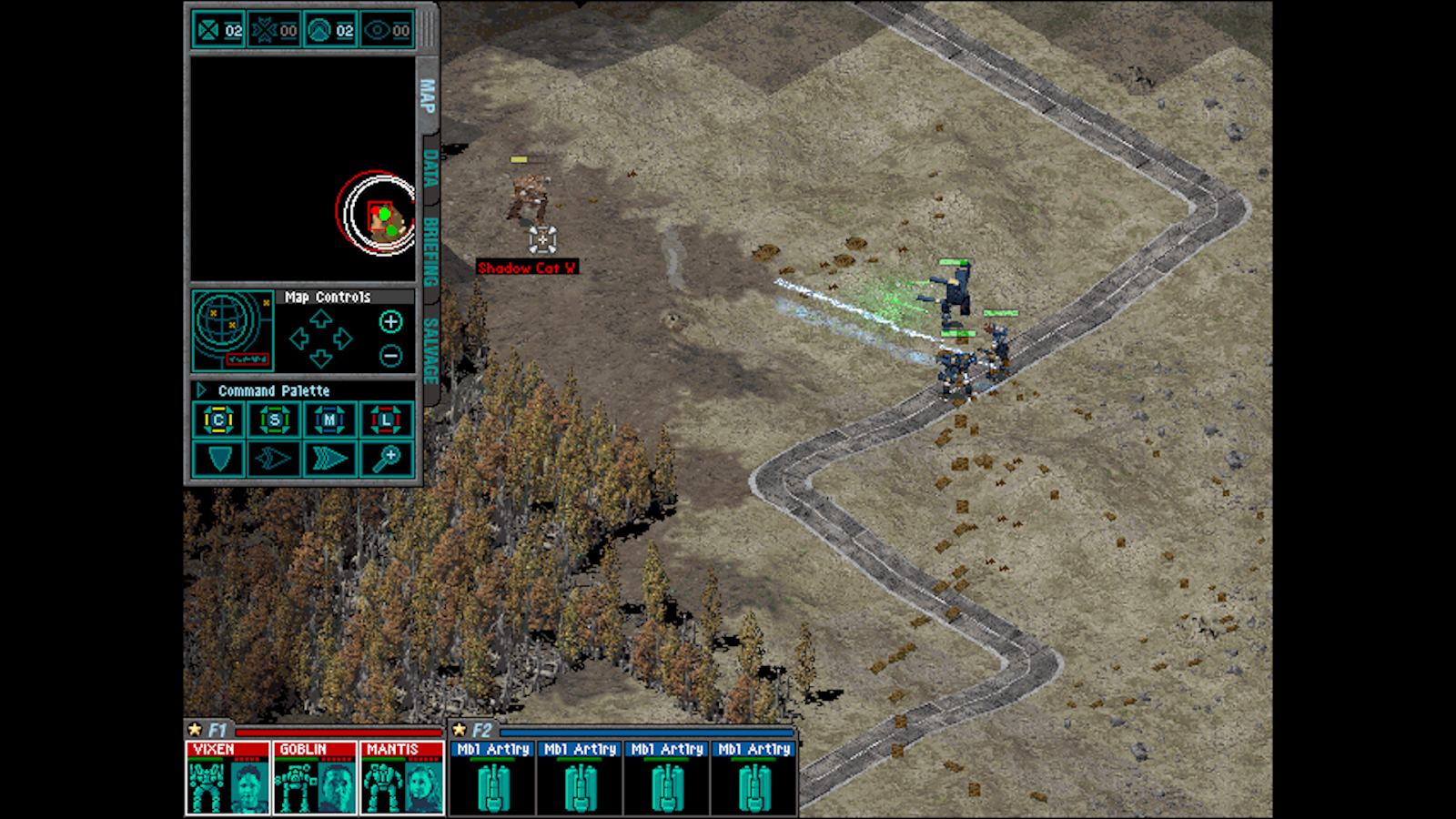
Task: Switch to the DATA tab
Action: pyautogui.click(x=430, y=169)
